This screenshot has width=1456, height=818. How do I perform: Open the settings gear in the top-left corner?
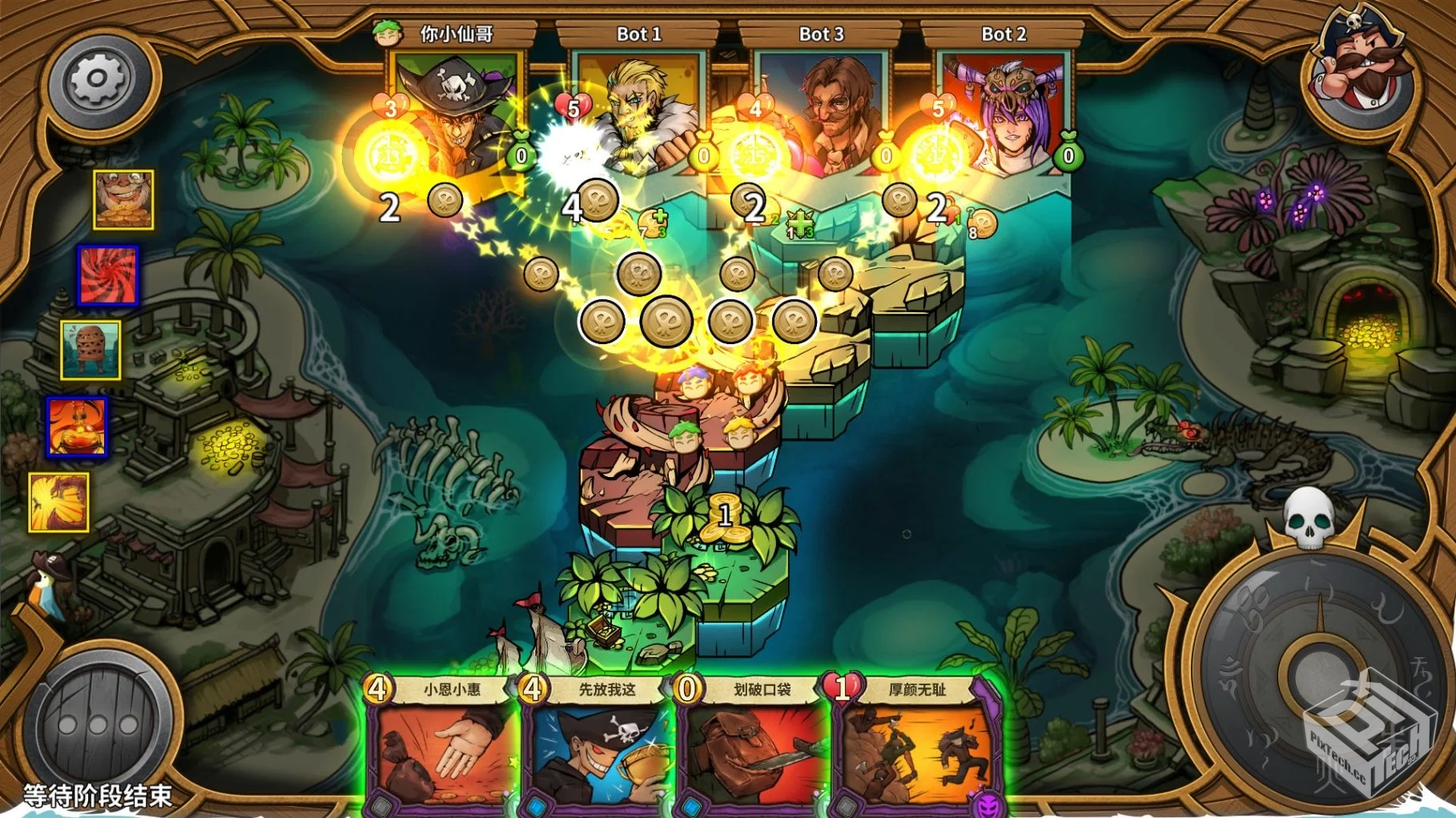coord(96,78)
